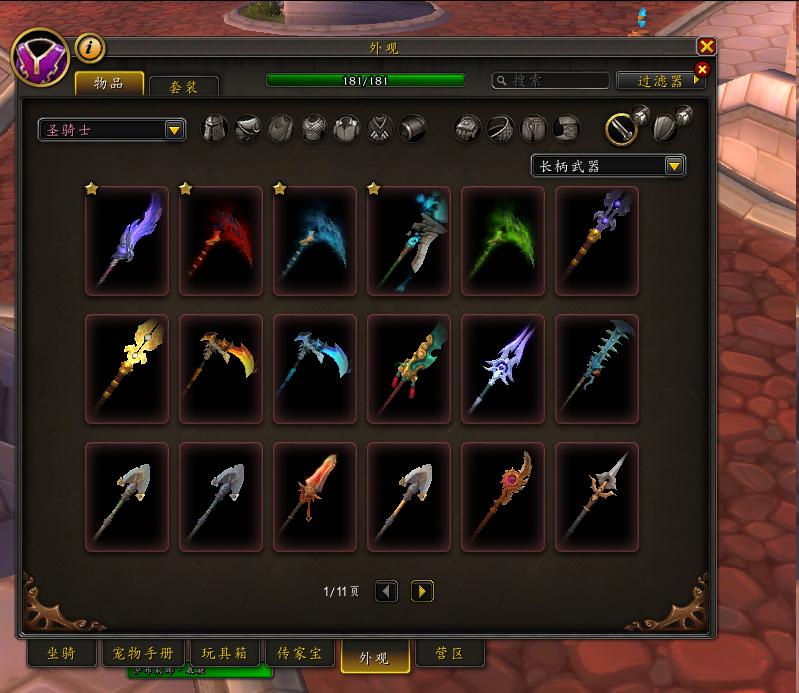Click the 搜索 search box
Viewport: 799px width, 693px height.
[552, 80]
